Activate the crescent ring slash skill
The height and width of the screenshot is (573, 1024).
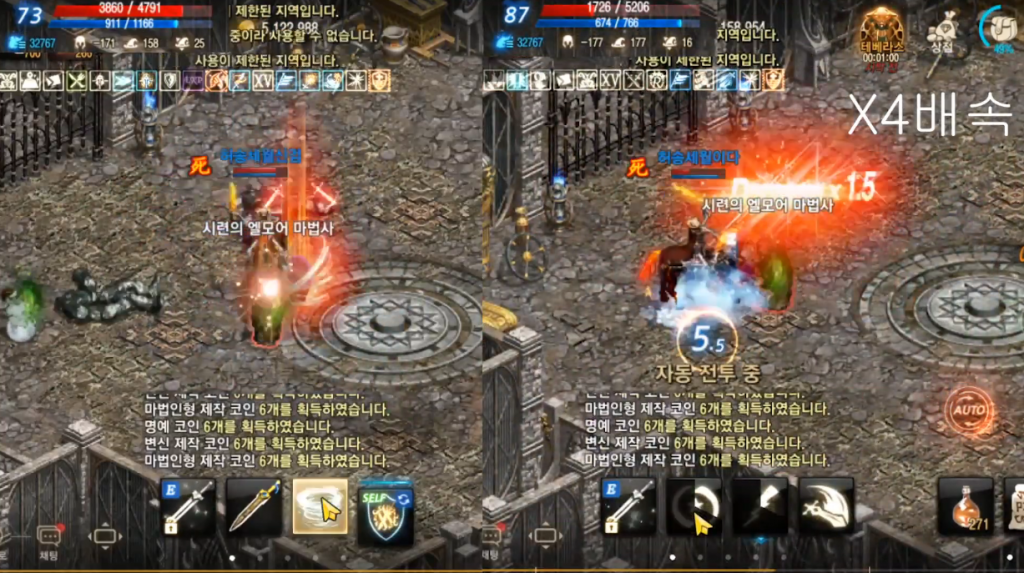pos(694,506)
